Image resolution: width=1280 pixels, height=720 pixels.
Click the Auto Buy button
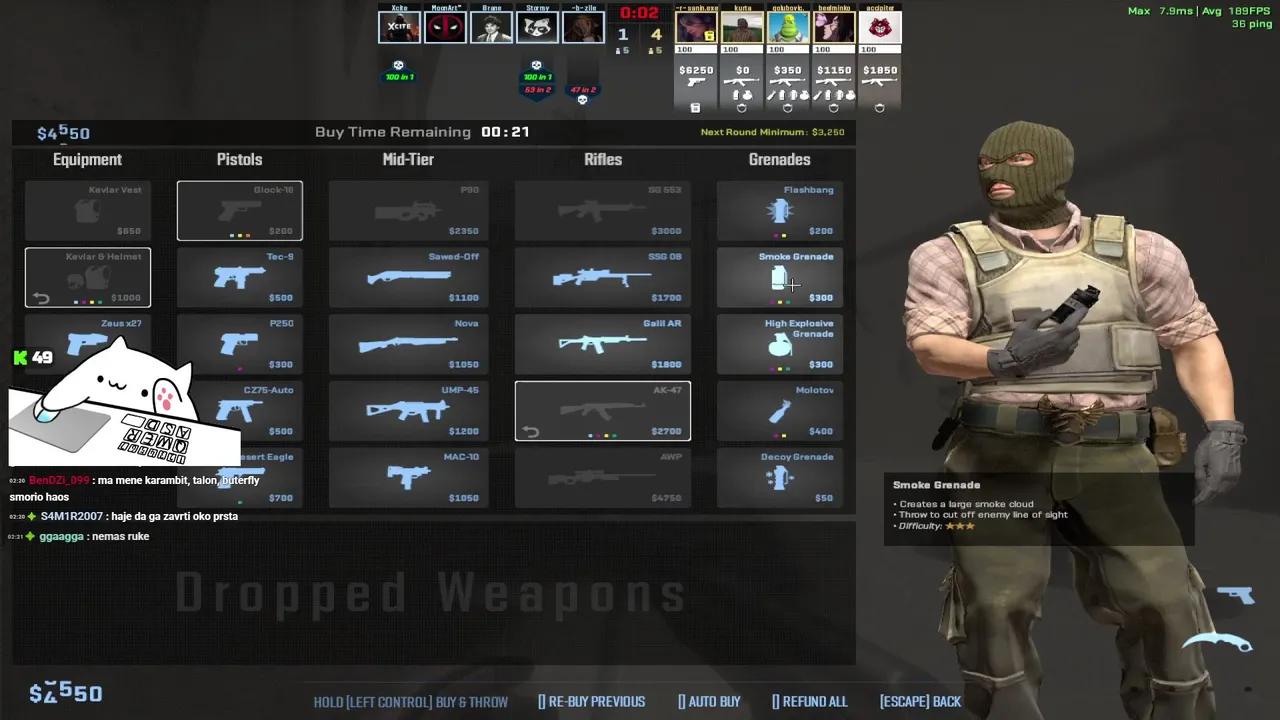[709, 701]
